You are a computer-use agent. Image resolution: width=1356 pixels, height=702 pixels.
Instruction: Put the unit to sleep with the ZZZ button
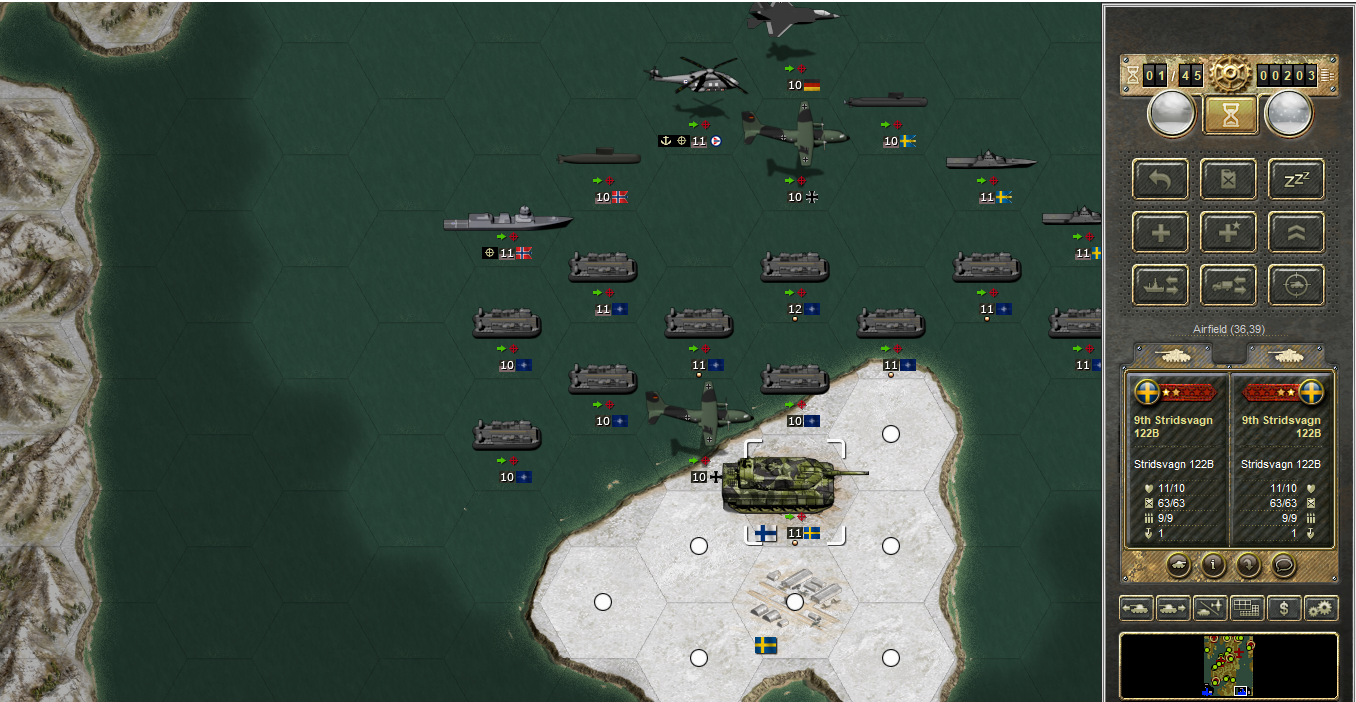(1296, 179)
